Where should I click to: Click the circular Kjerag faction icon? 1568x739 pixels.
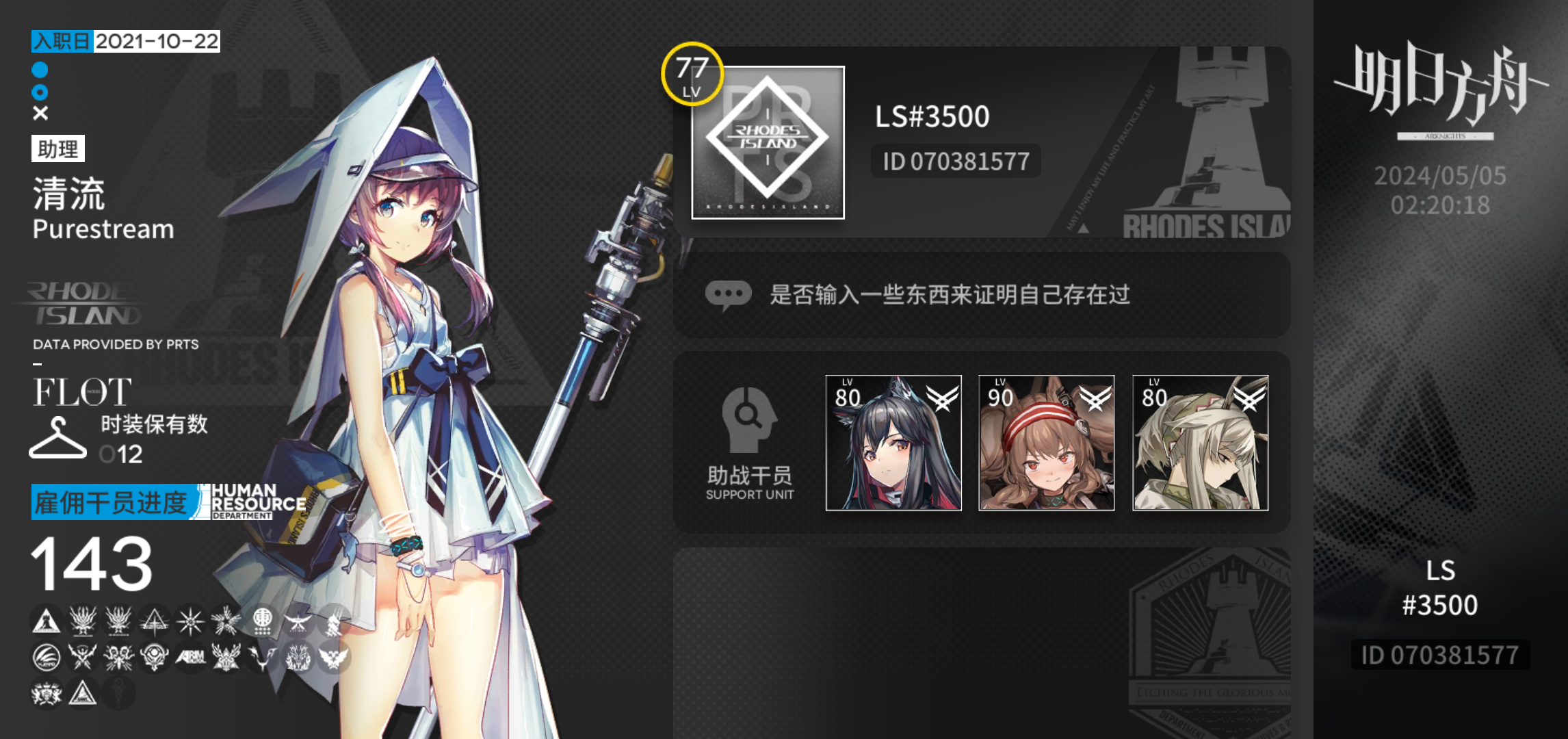[45, 660]
